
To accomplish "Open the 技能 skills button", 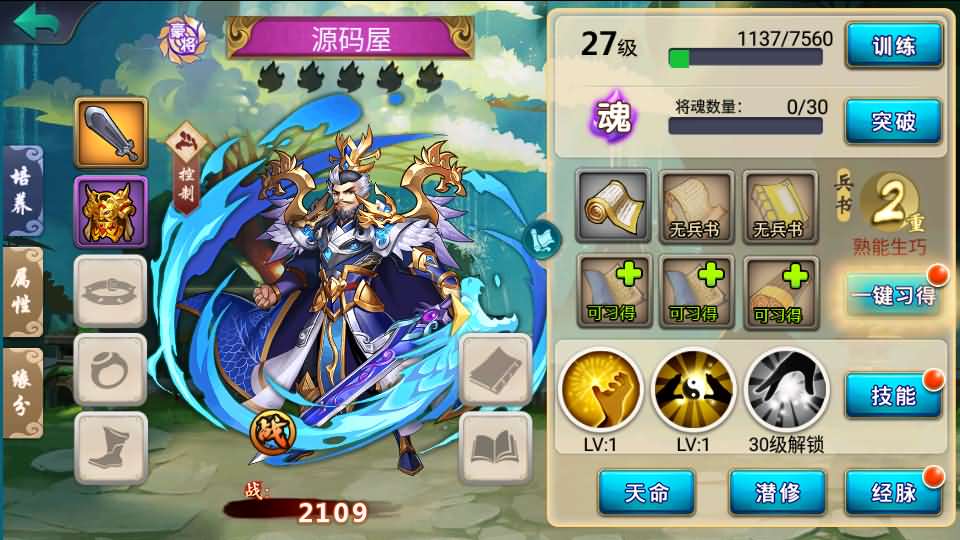I will (x=893, y=395).
